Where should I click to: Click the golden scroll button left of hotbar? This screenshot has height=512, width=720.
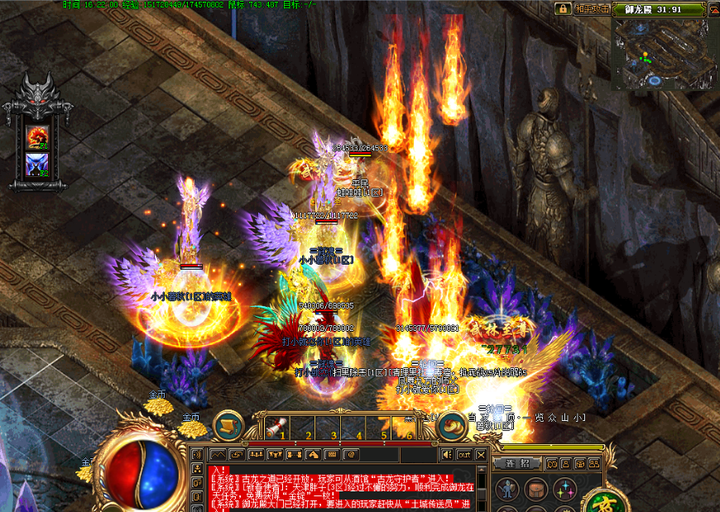pyautogui.click(x=228, y=425)
